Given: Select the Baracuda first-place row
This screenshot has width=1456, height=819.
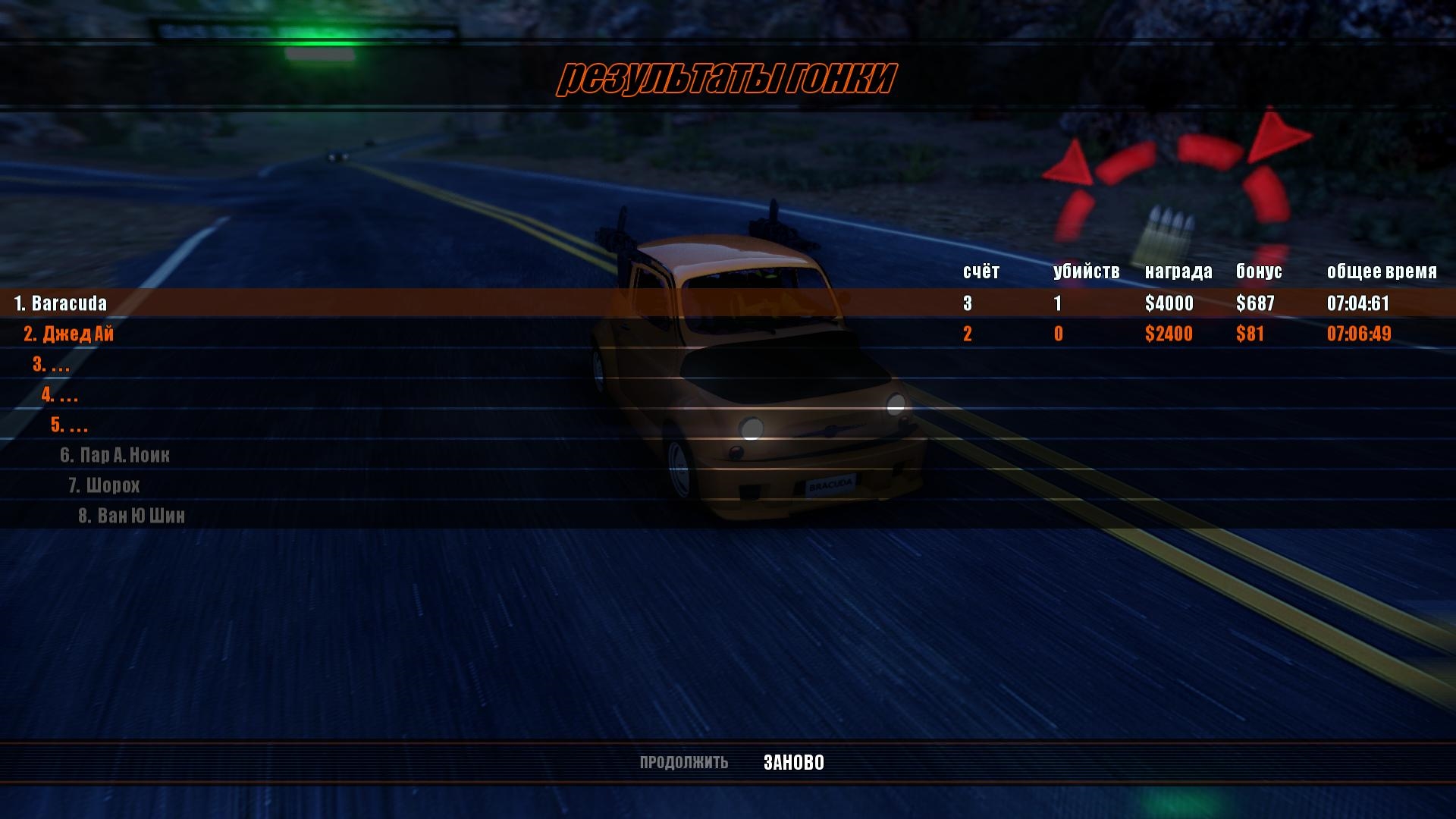Looking at the screenshot, I should (x=61, y=303).
